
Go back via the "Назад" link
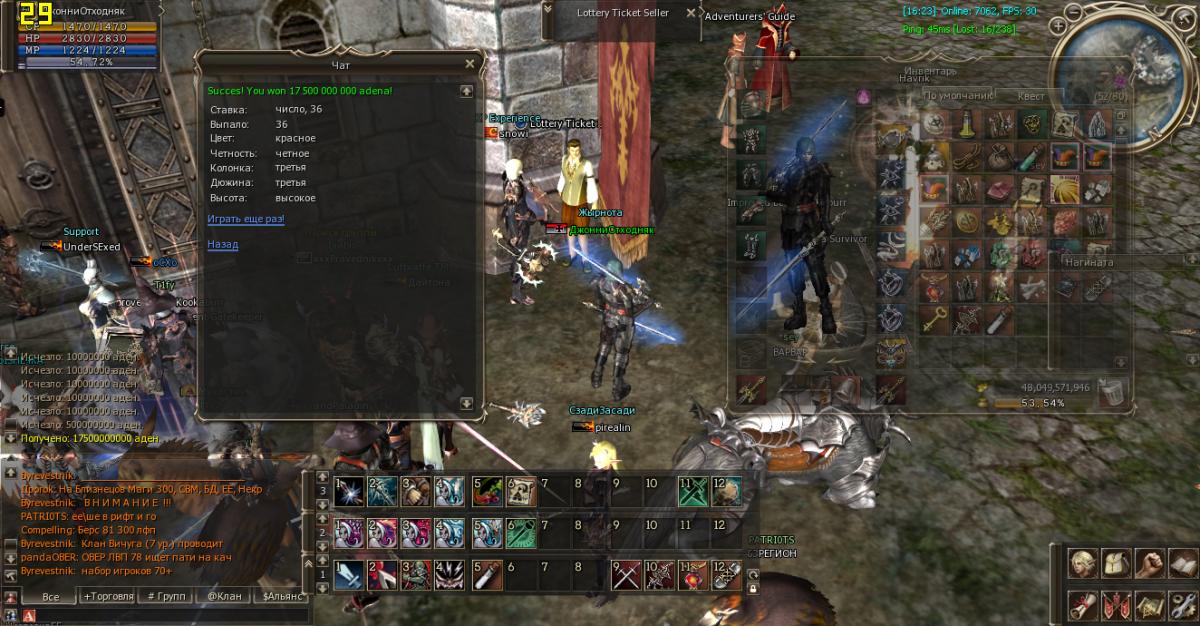pyautogui.click(x=222, y=244)
